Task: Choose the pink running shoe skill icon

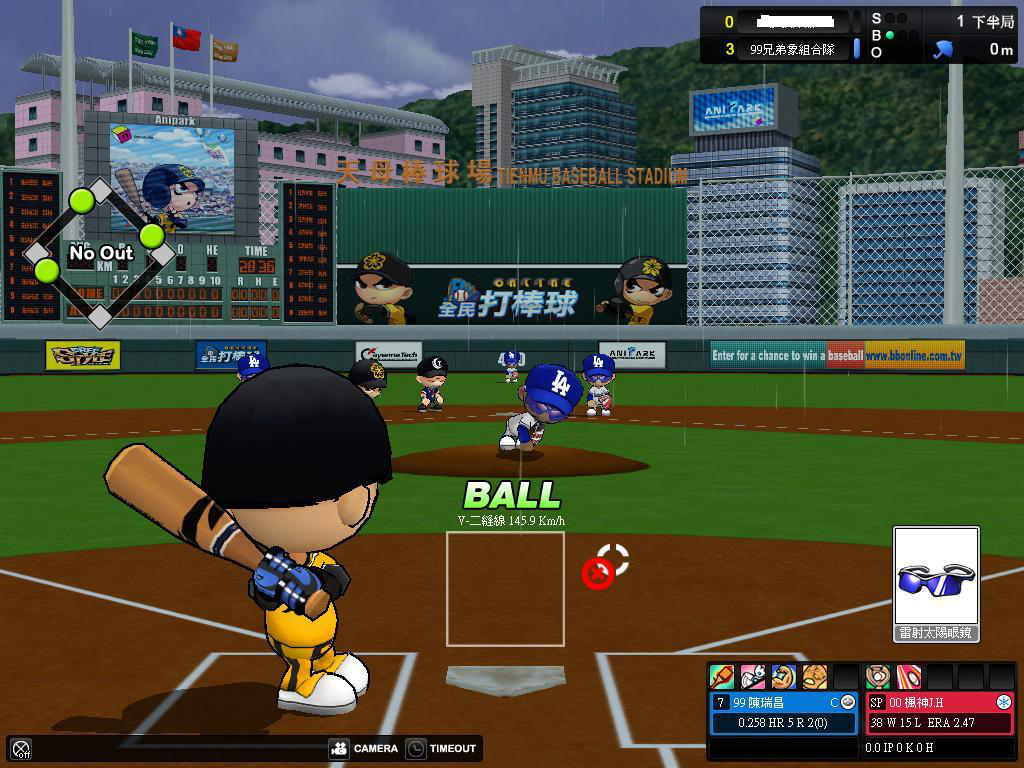Action: [x=753, y=677]
